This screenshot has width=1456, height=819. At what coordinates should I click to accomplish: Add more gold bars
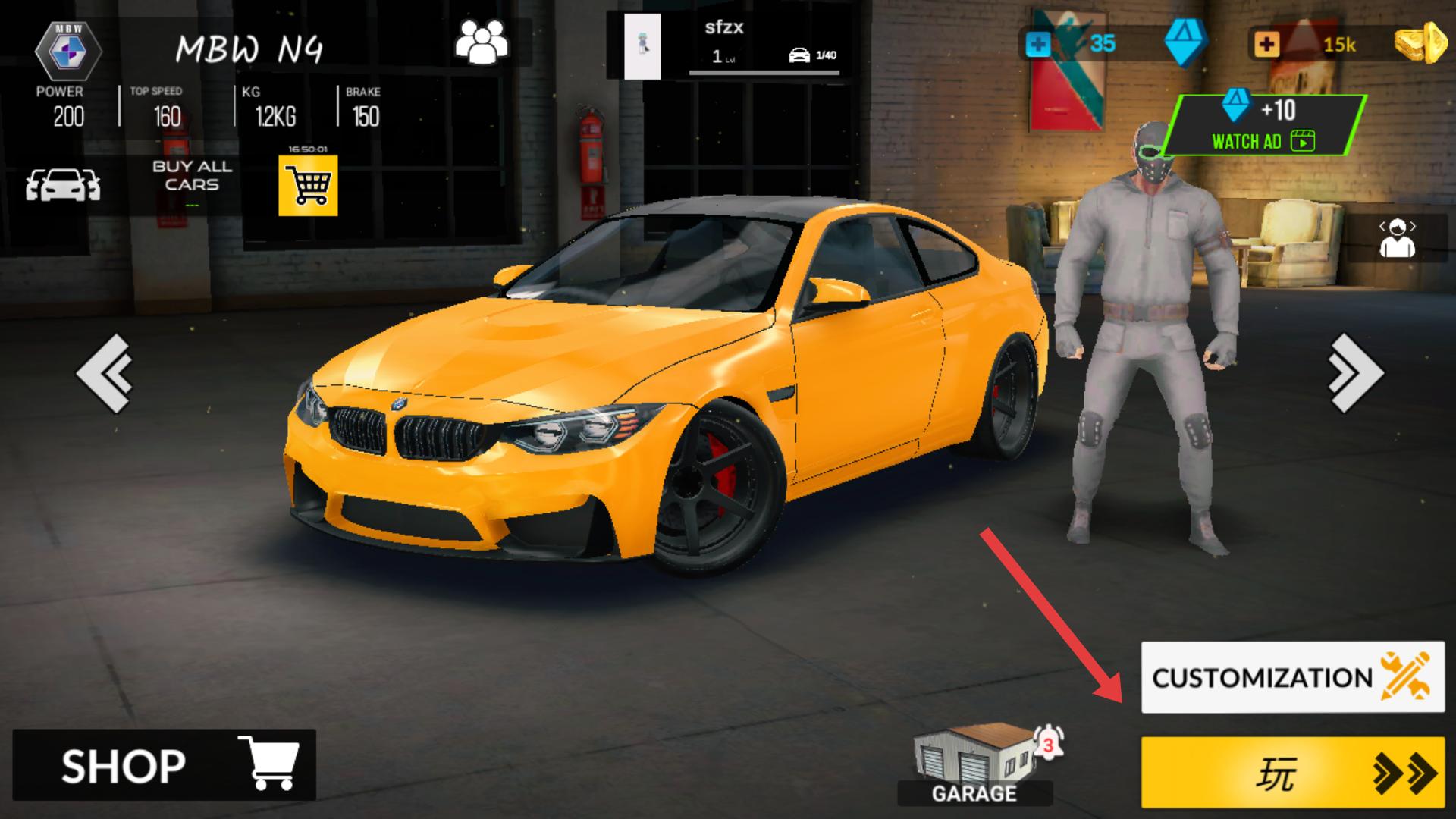click(x=1265, y=44)
